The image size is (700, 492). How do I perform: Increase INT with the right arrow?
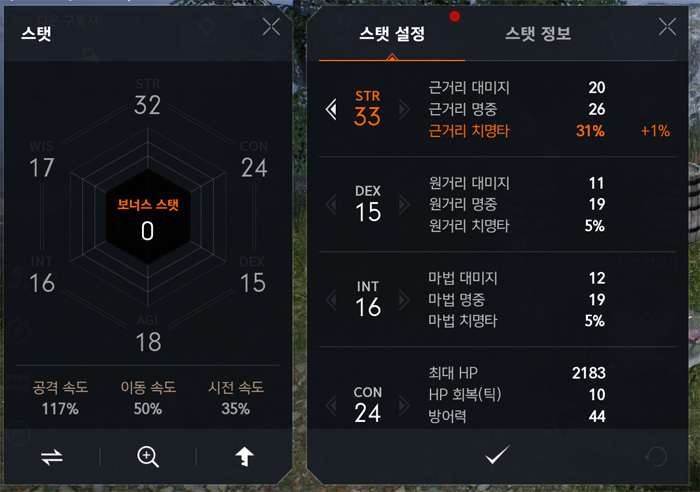tap(404, 300)
